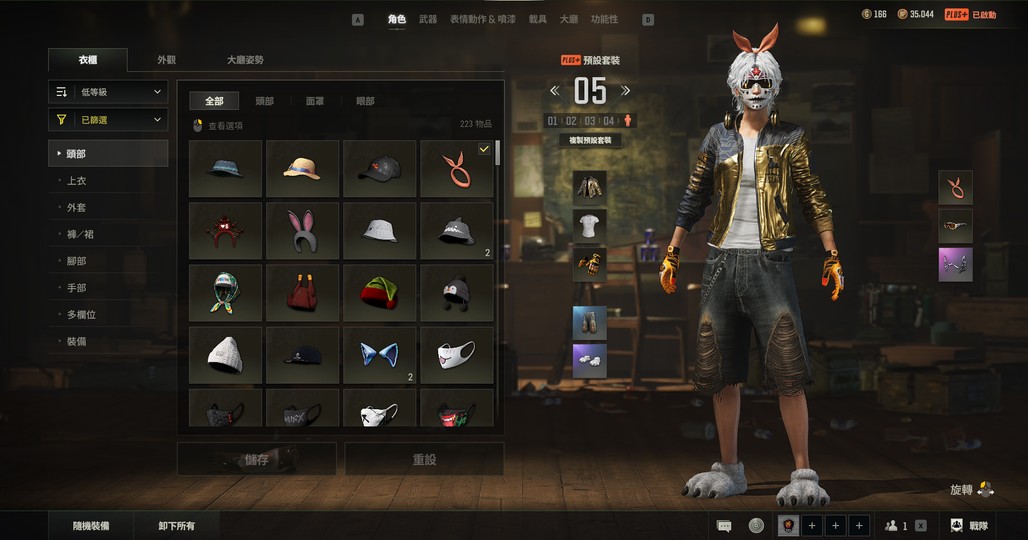
Task: Switch to the 武器 top tab
Action: (x=428, y=19)
